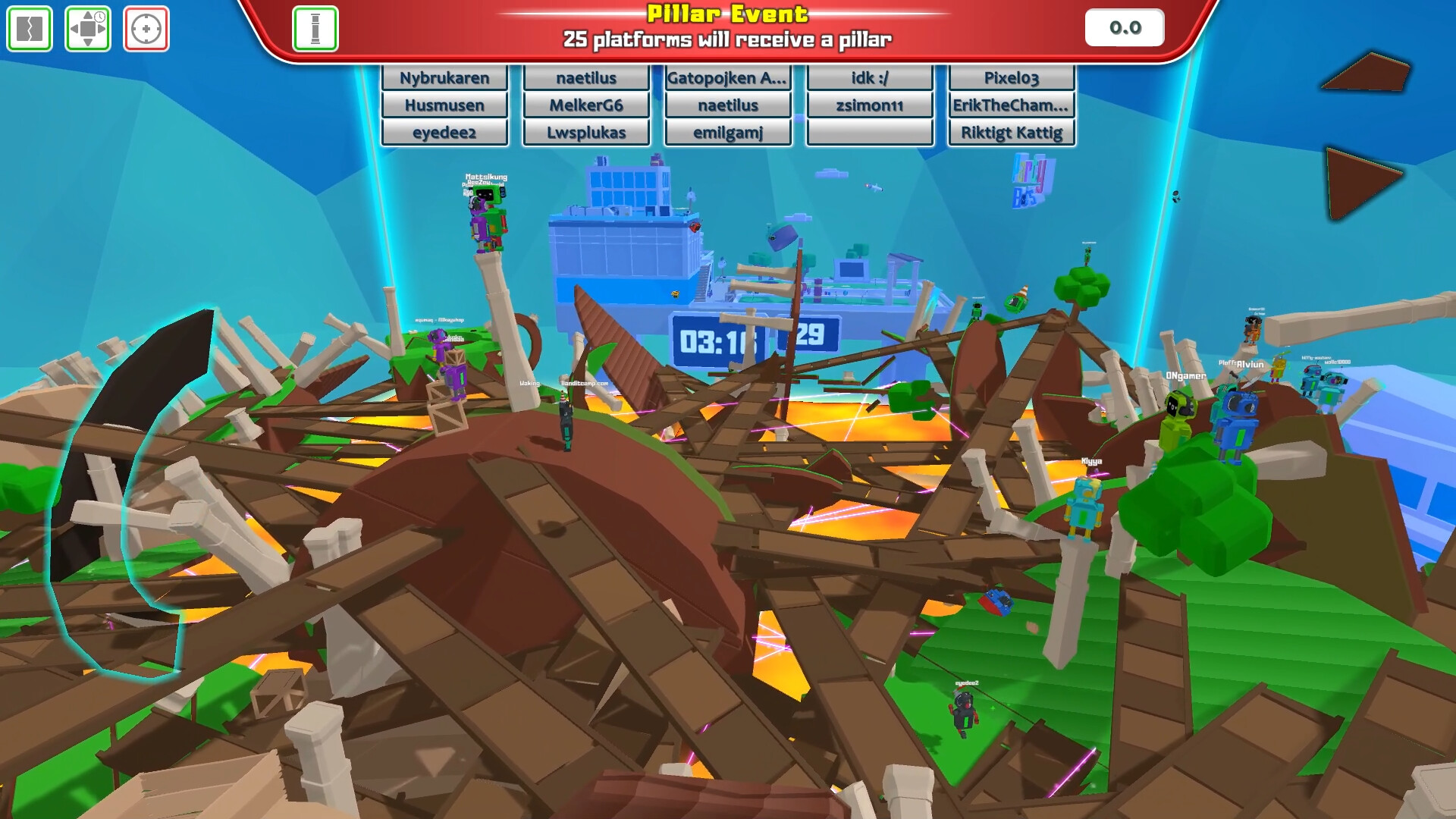Toggle the green pillar indicator near the banner
Image resolution: width=1456 pixels, height=819 pixels.
tap(316, 28)
